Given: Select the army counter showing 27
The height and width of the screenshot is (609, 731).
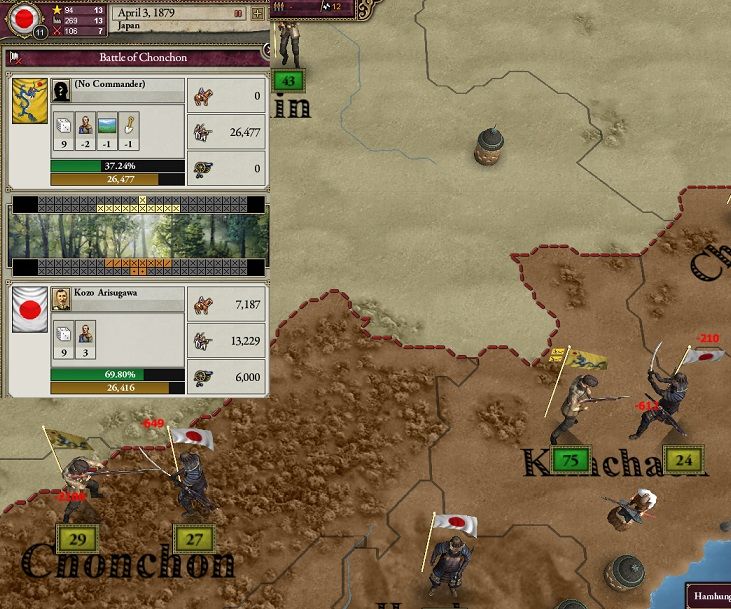Looking at the screenshot, I should [194, 539].
